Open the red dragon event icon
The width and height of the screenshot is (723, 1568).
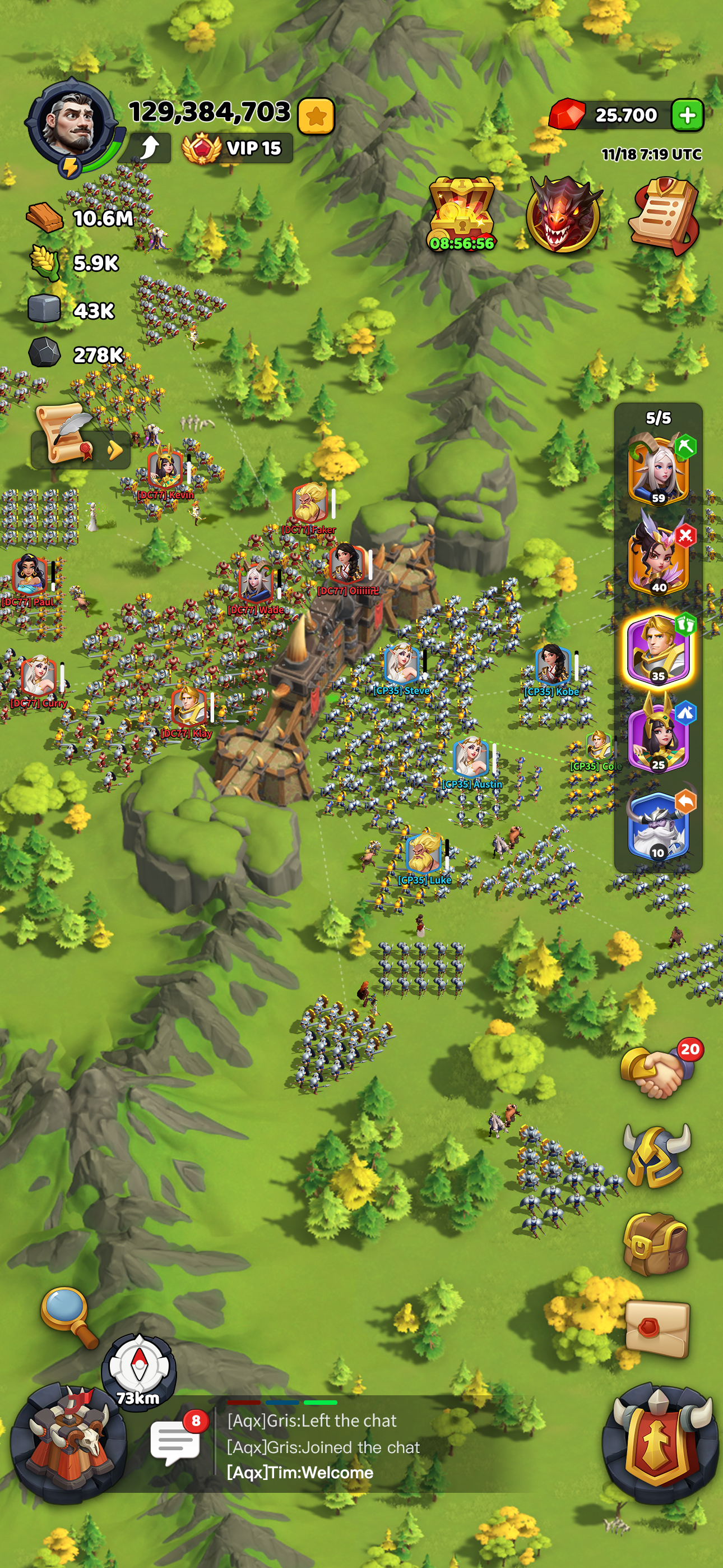point(563,215)
